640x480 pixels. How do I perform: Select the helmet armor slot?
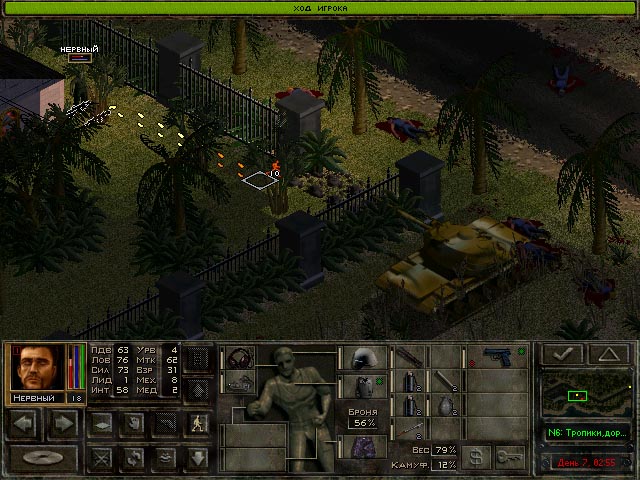(x=362, y=357)
